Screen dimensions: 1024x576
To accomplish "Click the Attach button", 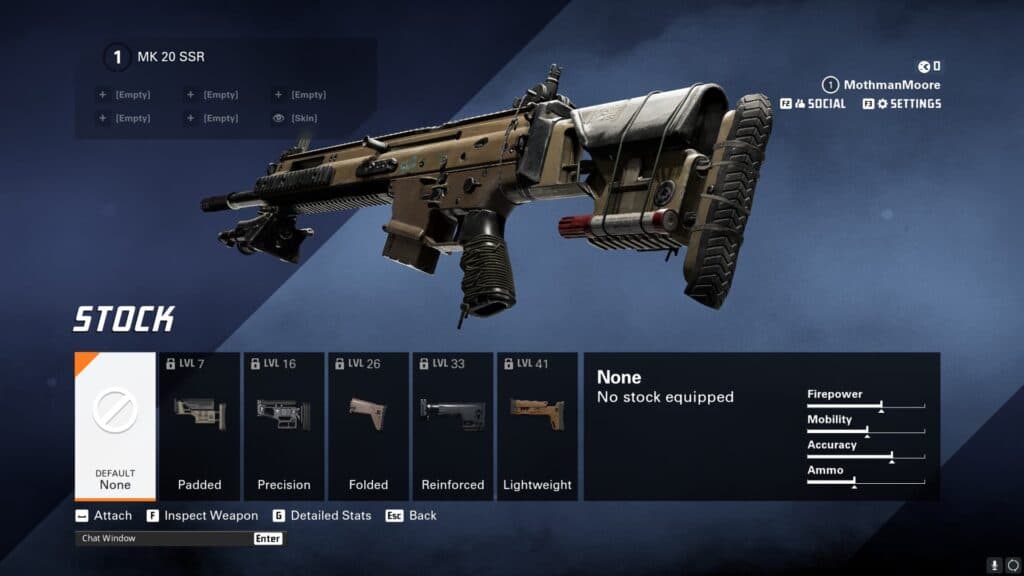I will coord(104,516).
